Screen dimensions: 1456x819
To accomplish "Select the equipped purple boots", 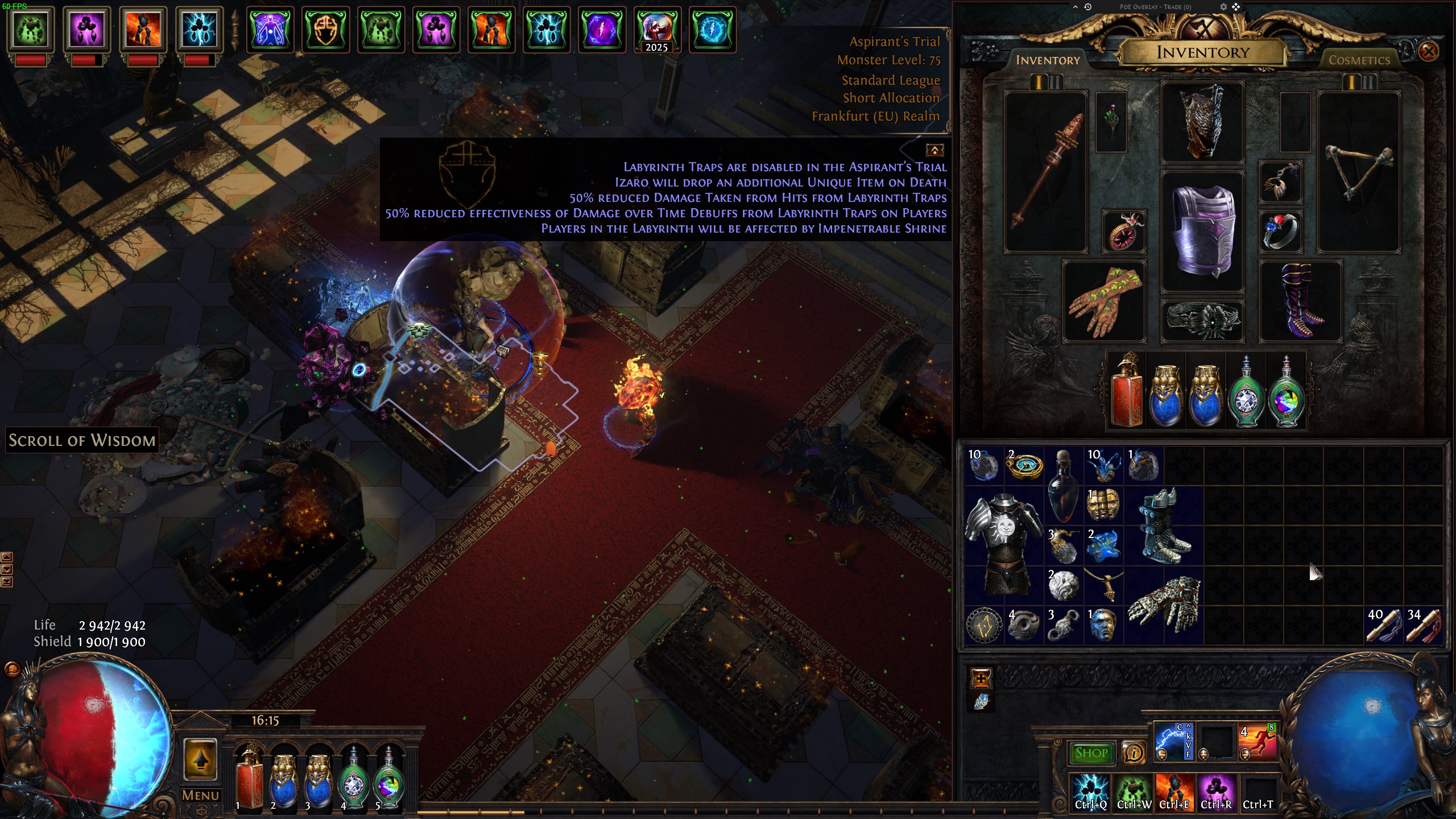I will 1300,301.
